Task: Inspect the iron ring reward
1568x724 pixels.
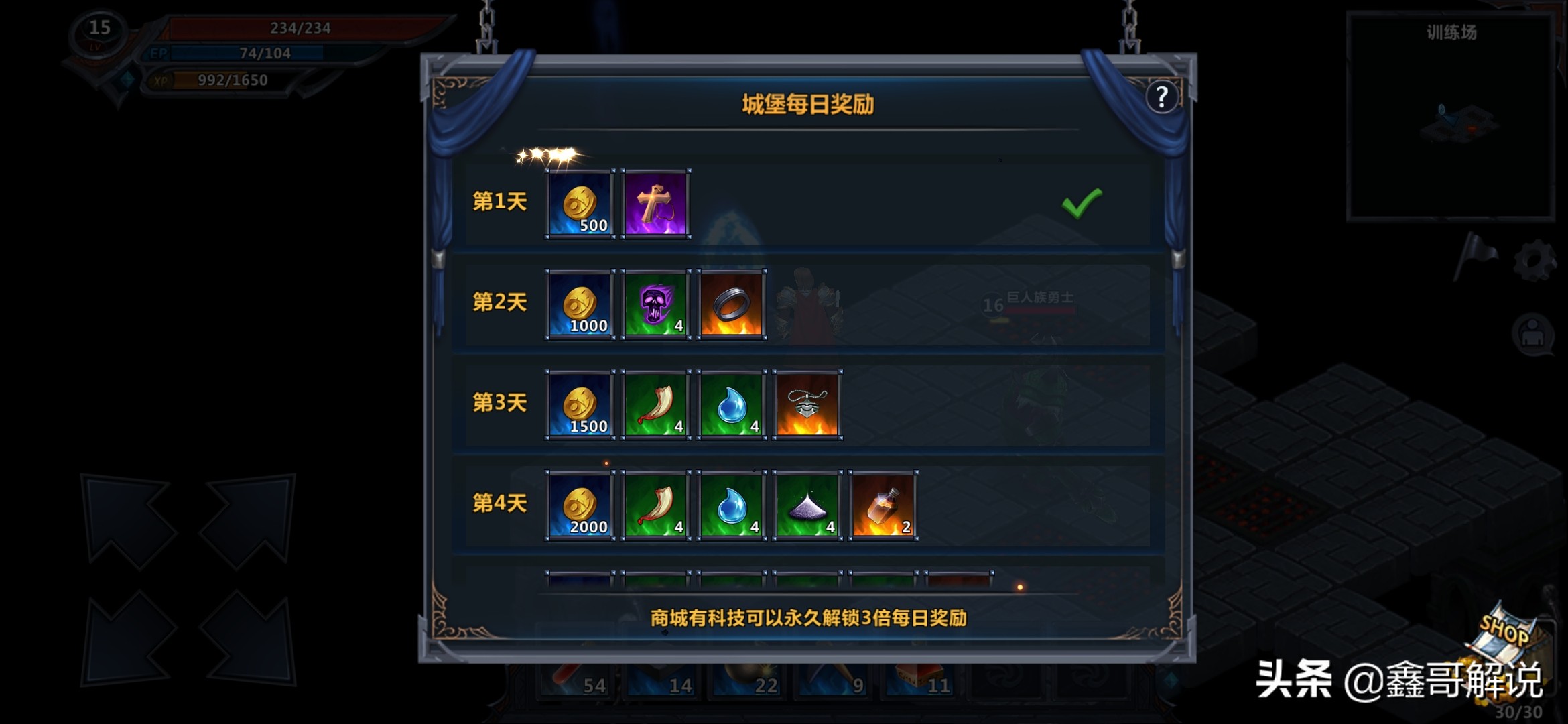Action: 732,304
